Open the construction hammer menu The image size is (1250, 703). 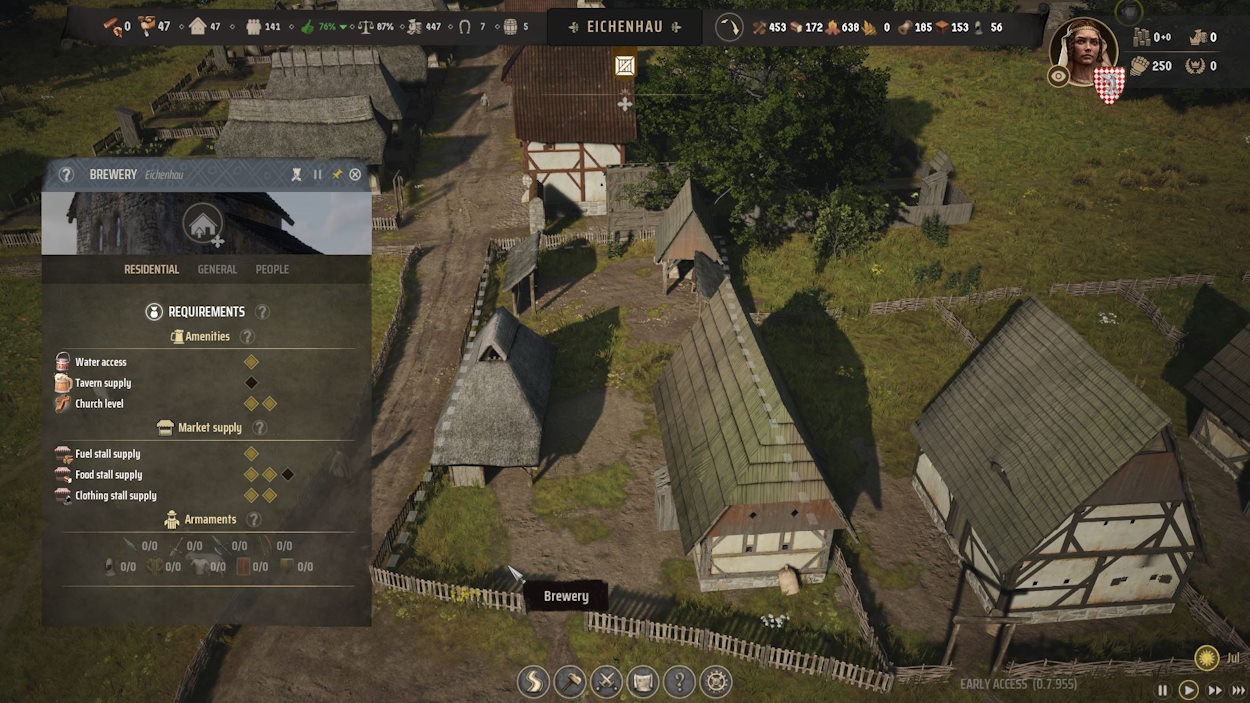[570, 682]
